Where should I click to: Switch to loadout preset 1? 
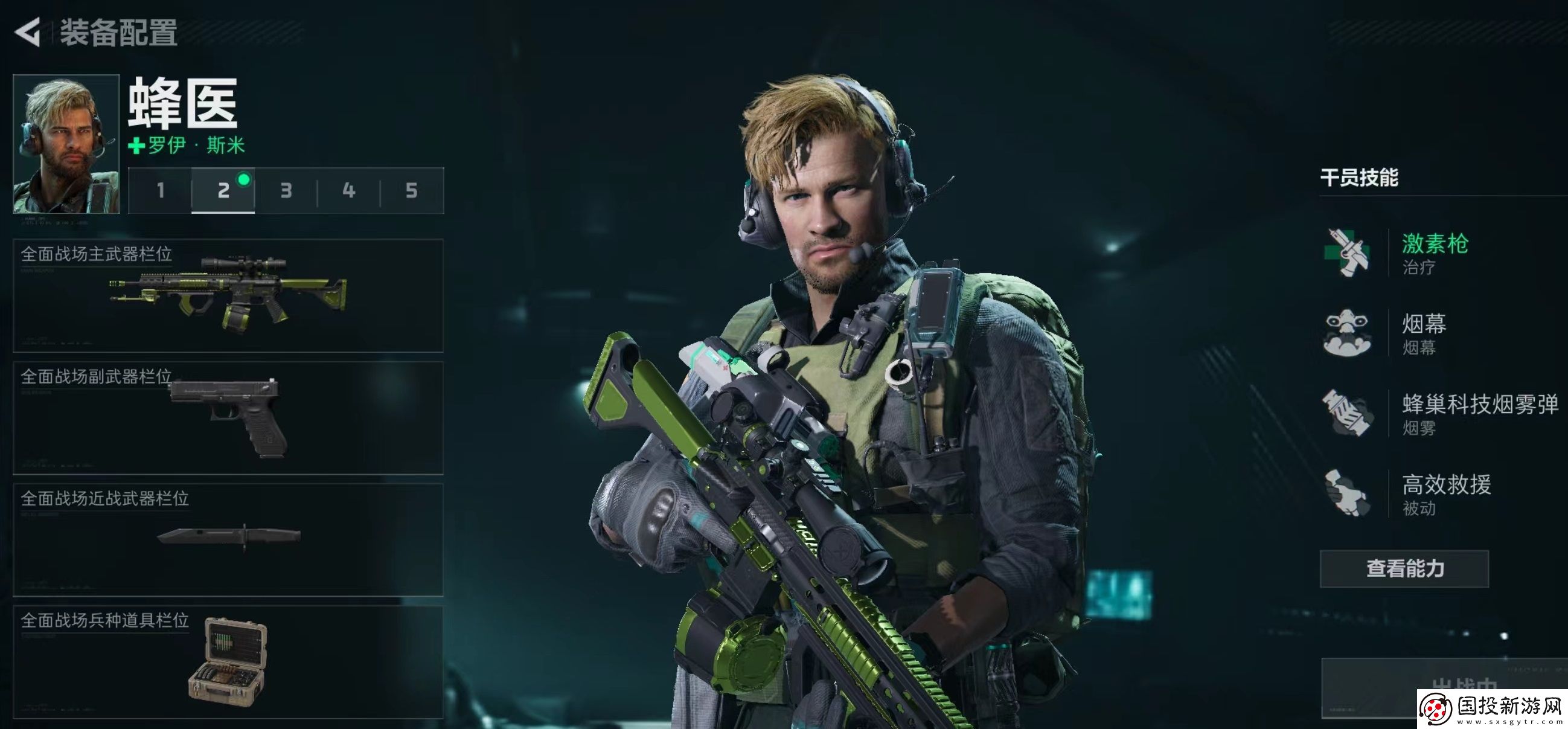tap(160, 191)
